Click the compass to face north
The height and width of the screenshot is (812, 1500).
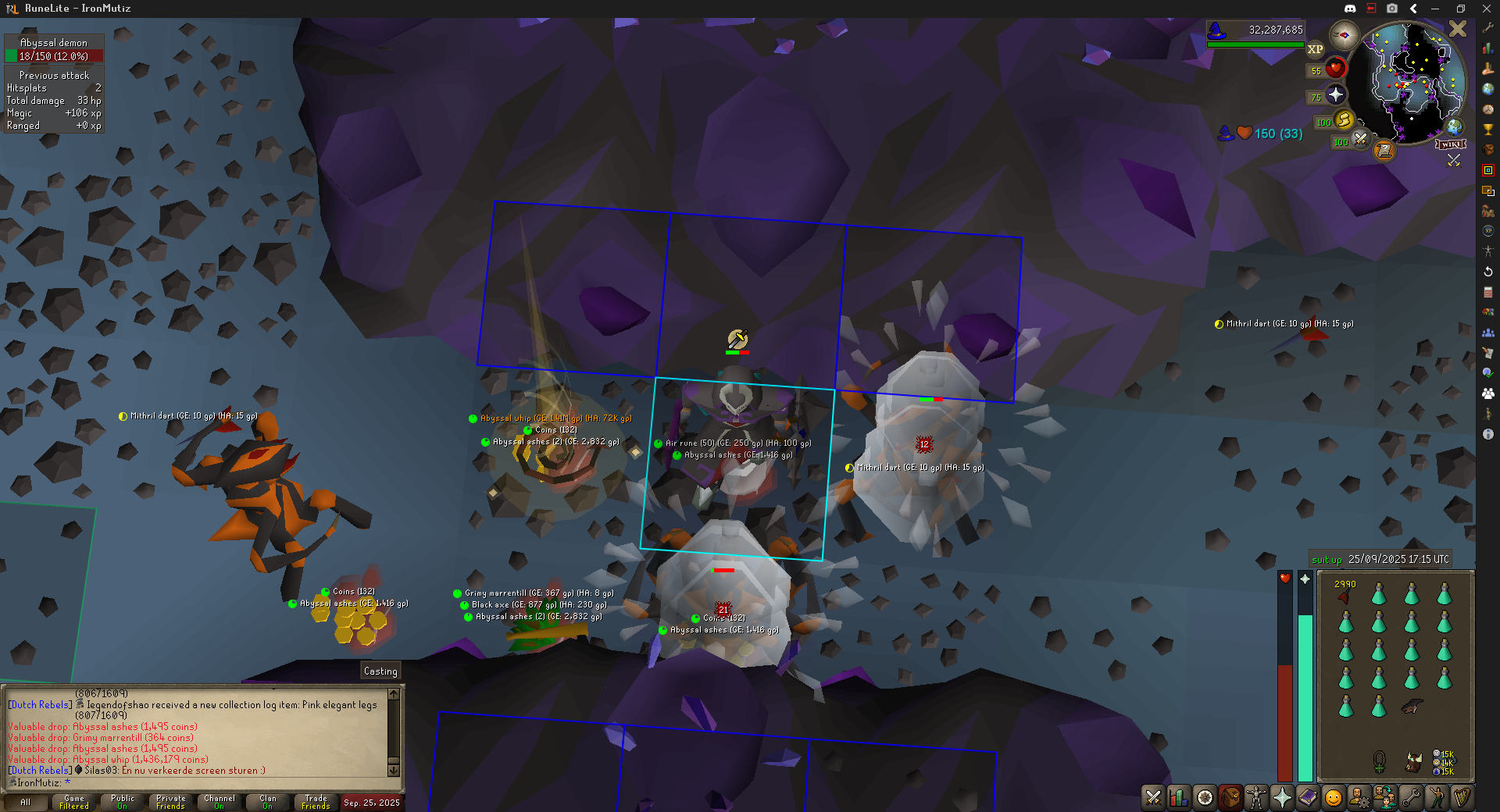pyautogui.click(x=1344, y=35)
